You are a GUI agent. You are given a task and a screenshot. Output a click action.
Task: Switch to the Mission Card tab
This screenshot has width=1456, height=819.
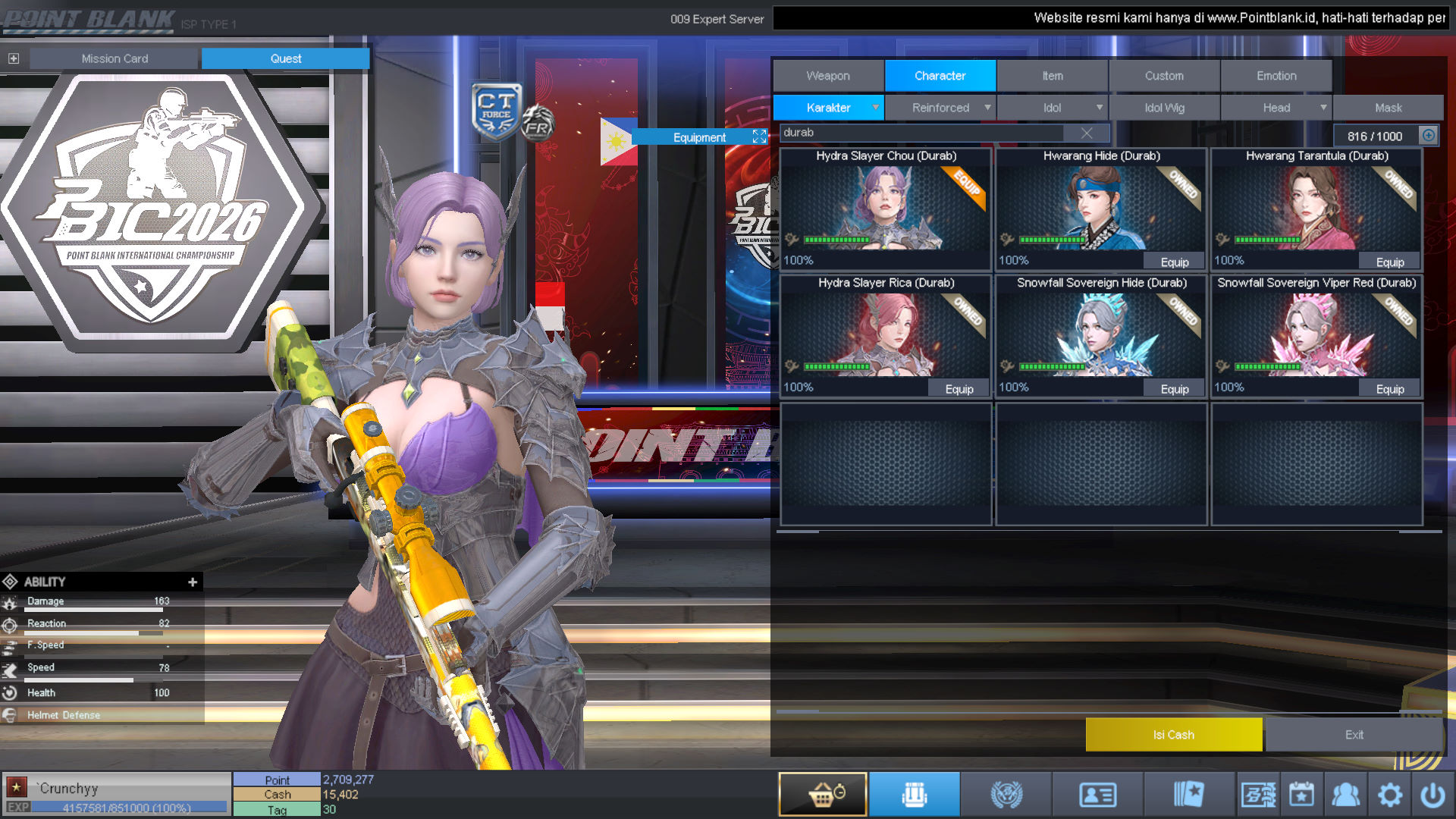(x=115, y=58)
